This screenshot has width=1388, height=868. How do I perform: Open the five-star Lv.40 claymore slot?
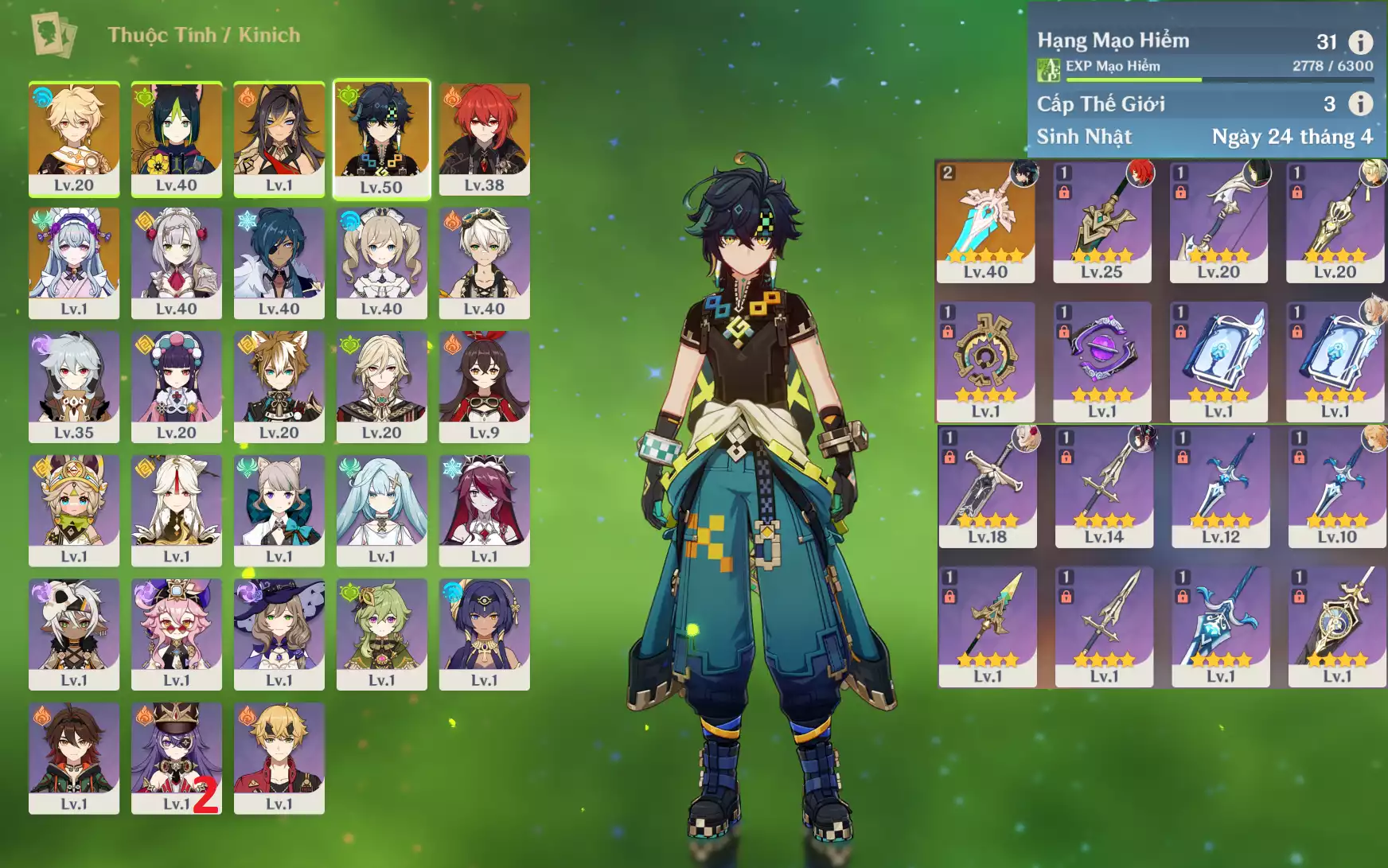coord(985,221)
